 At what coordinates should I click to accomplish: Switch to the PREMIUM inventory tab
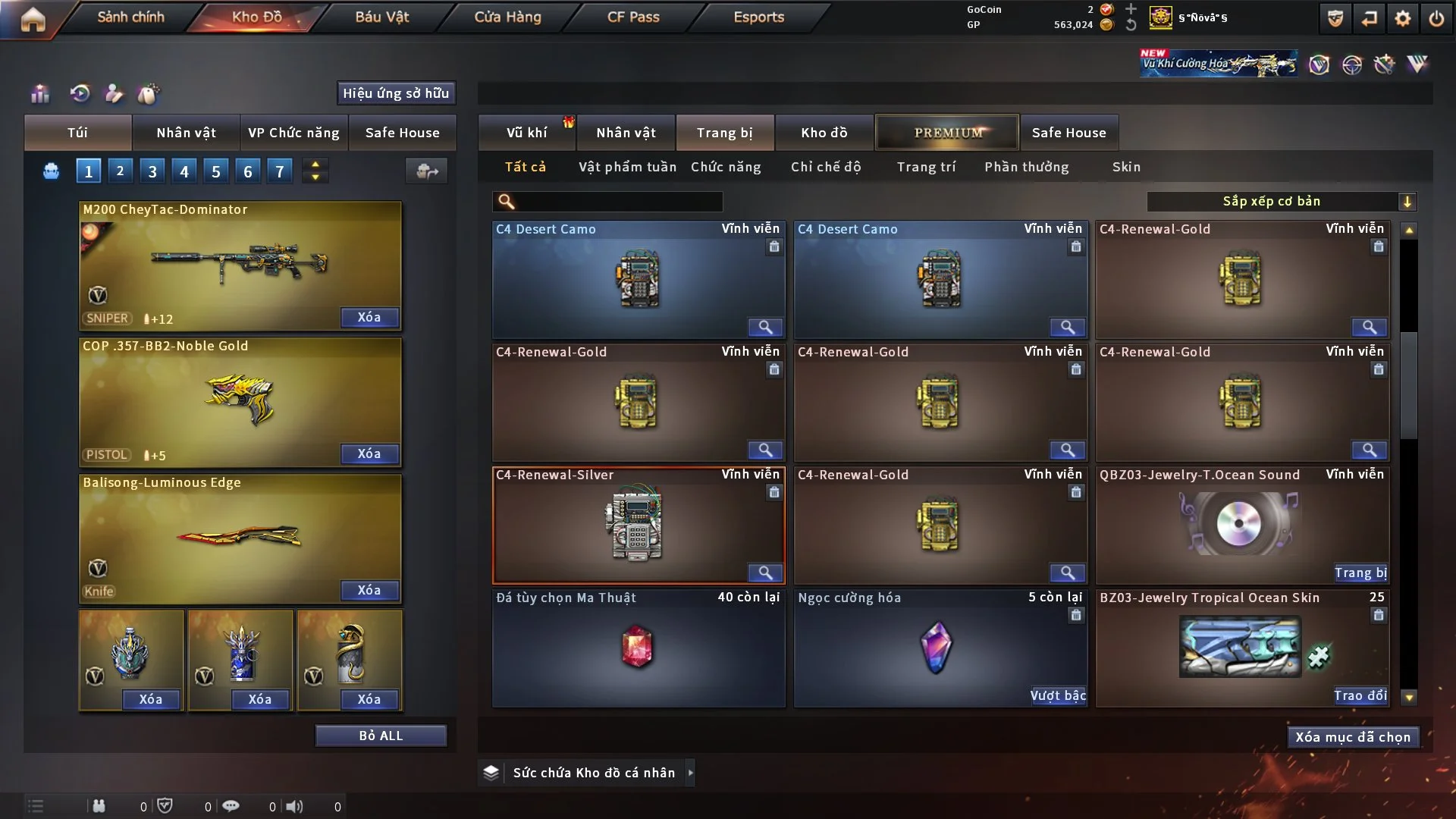[947, 133]
